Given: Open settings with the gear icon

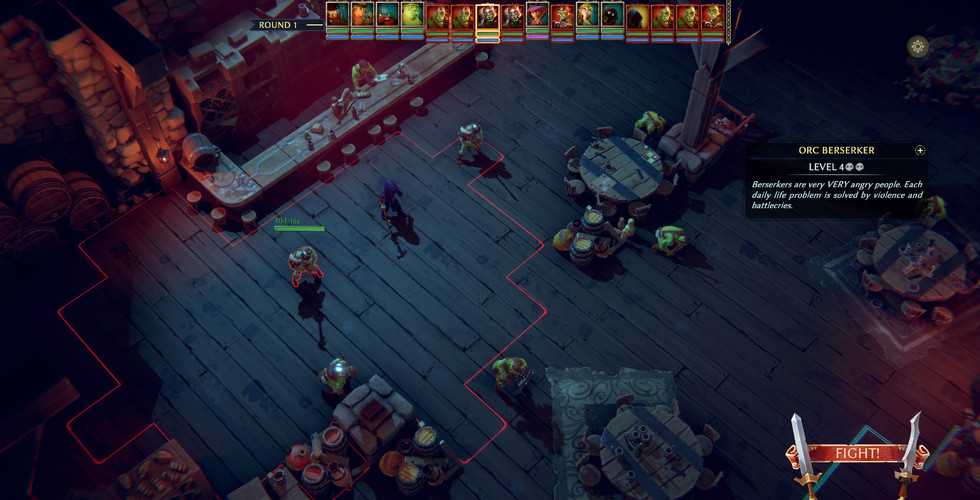Looking at the screenshot, I should [x=917, y=46].
